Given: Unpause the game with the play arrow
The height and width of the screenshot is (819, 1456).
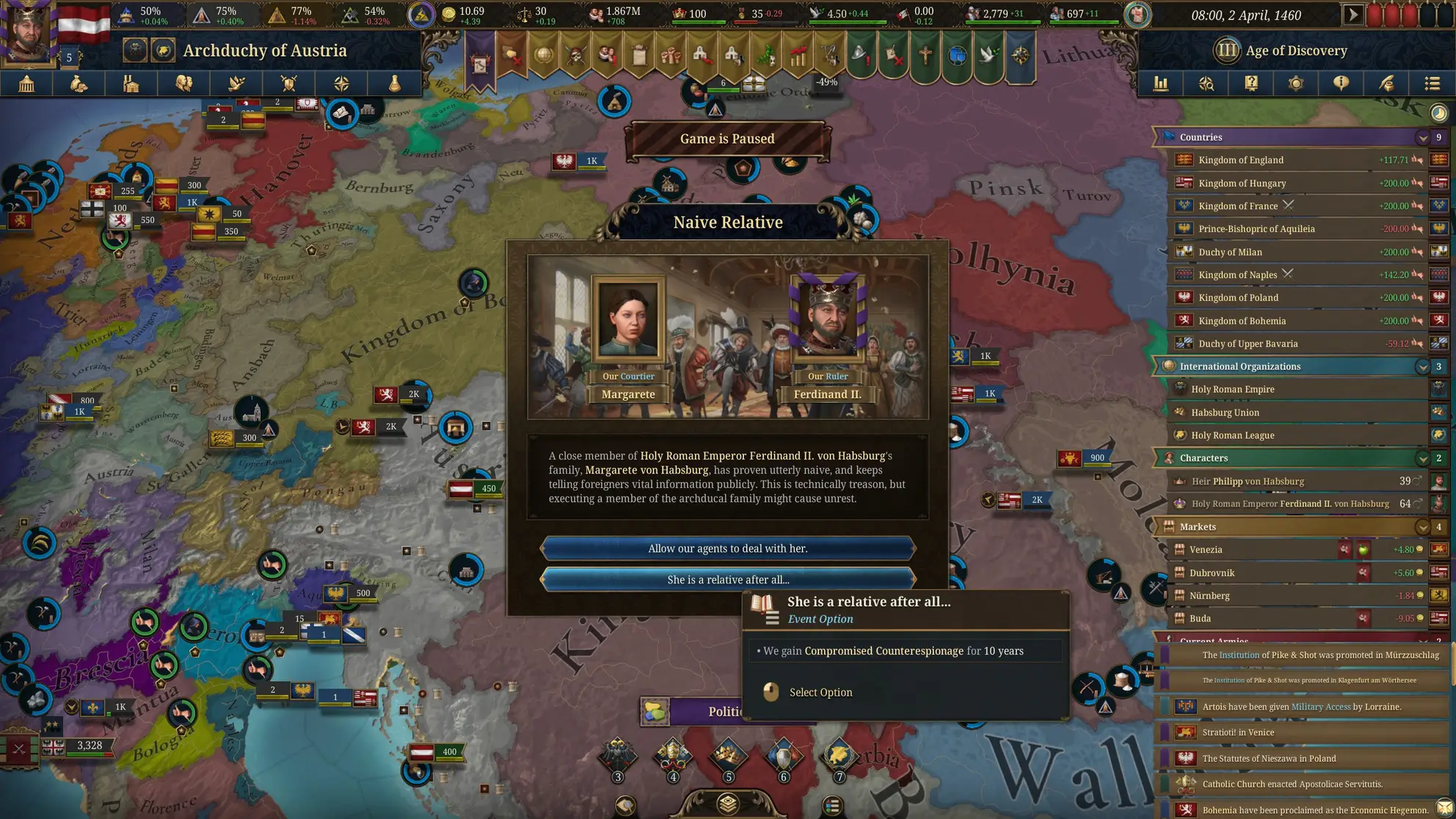Looking at the screenshot, I should click(1354, 13).
